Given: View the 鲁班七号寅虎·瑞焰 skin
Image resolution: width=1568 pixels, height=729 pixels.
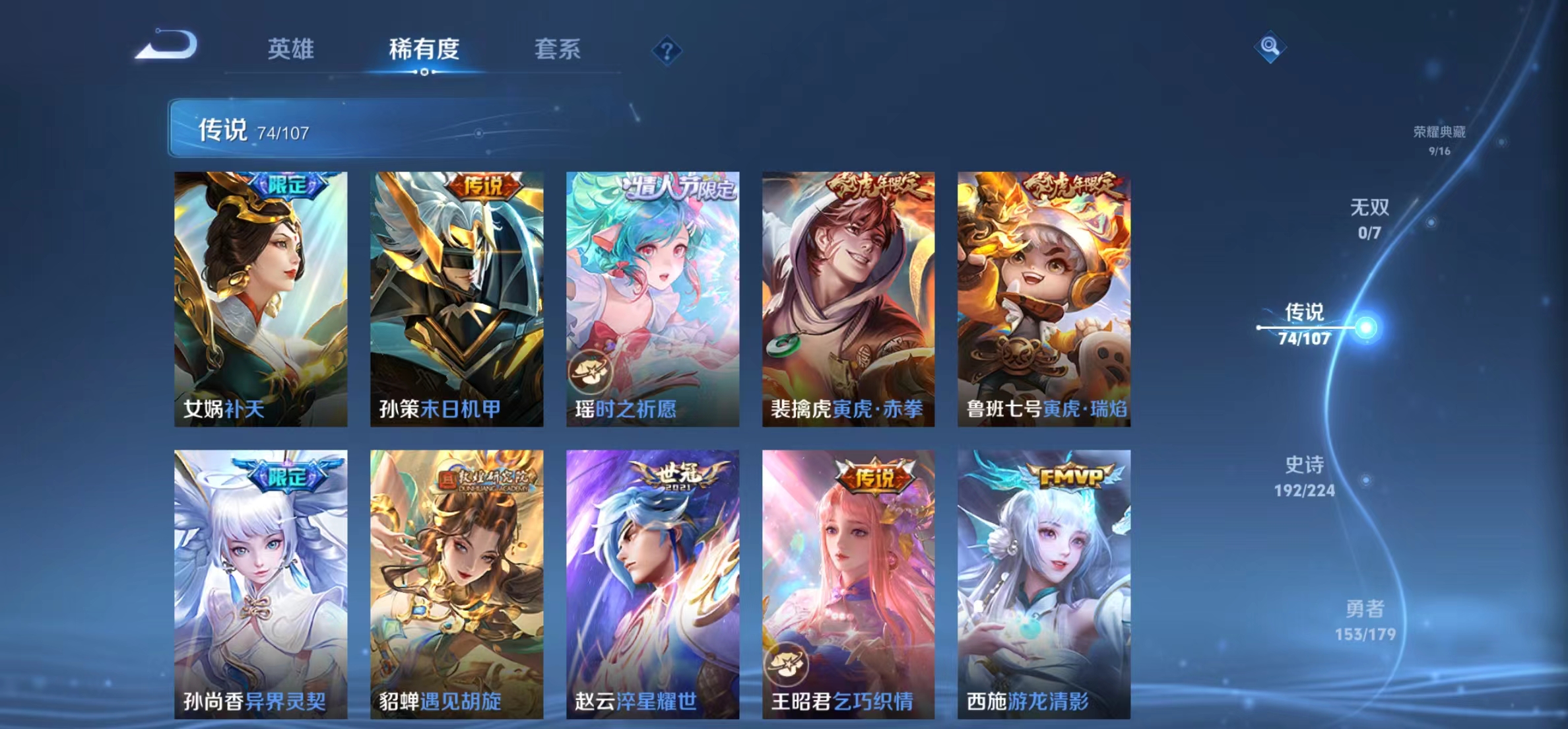Looking at the screenshot, I should point(1043,297).
